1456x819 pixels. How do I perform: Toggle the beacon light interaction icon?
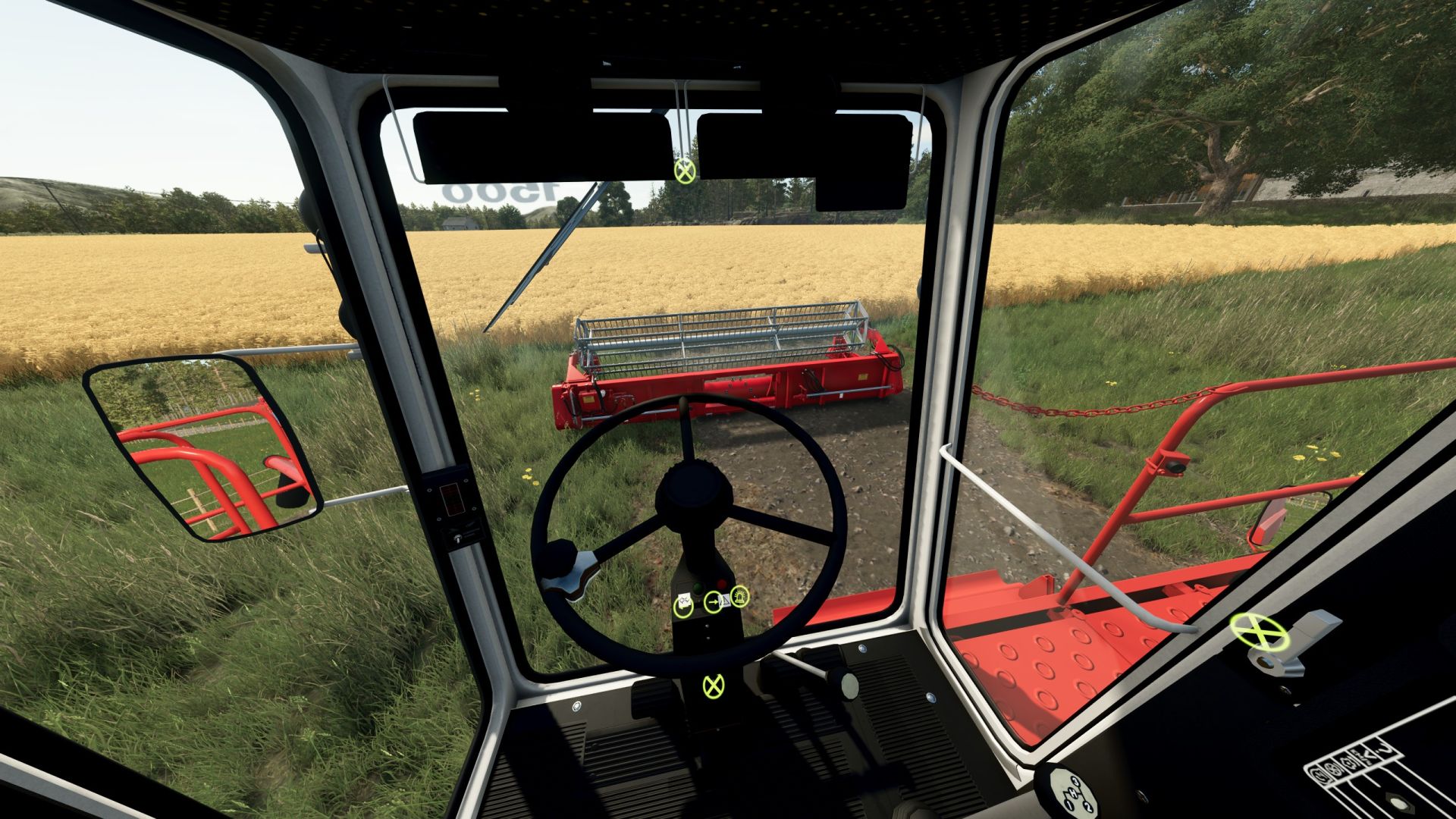[739, 596]
